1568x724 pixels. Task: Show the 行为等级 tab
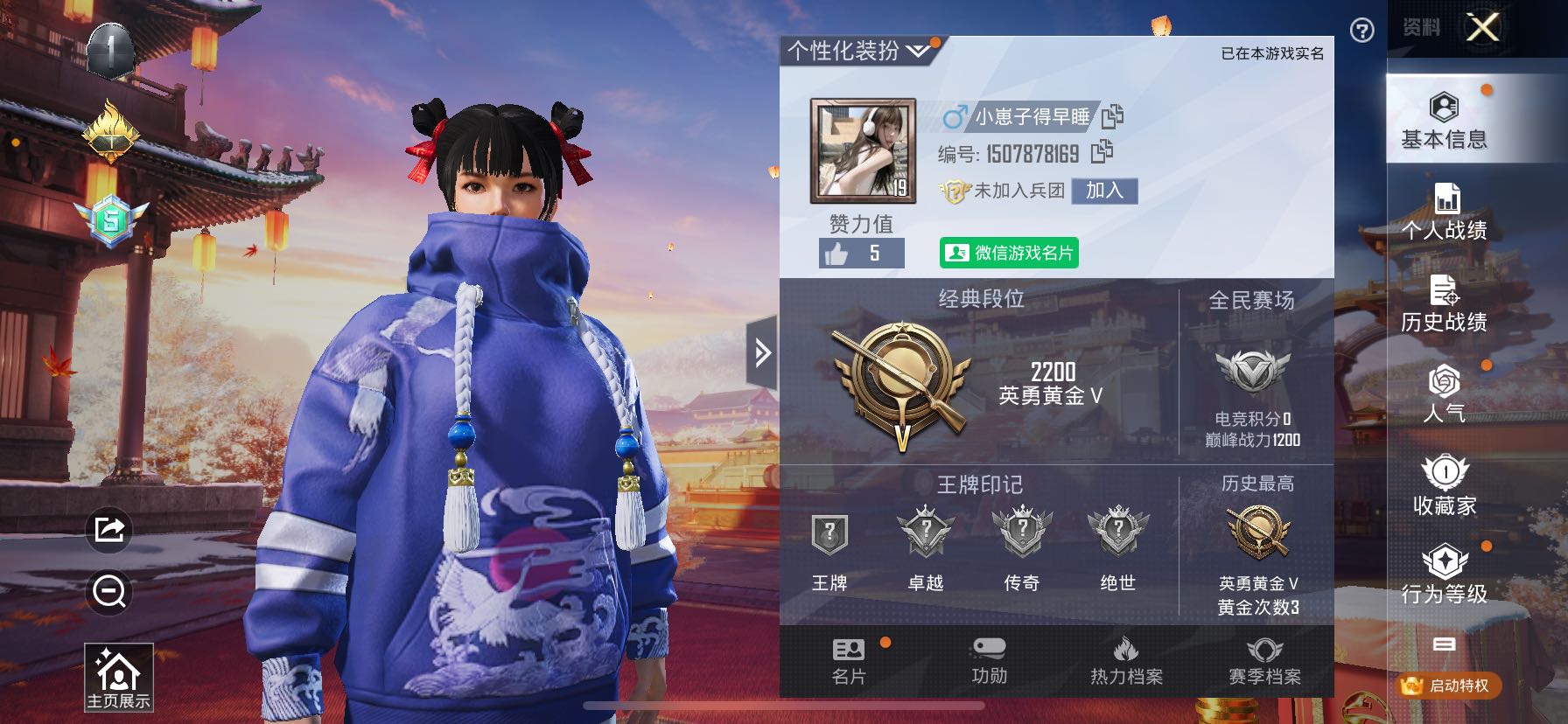coord(1444,576)
